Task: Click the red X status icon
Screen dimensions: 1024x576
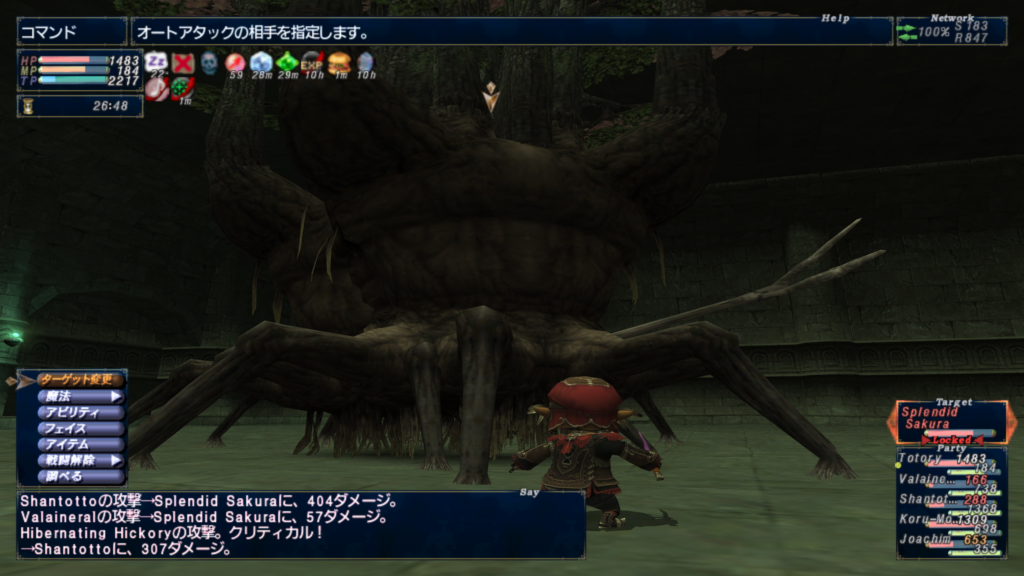Action: (182, 63)
